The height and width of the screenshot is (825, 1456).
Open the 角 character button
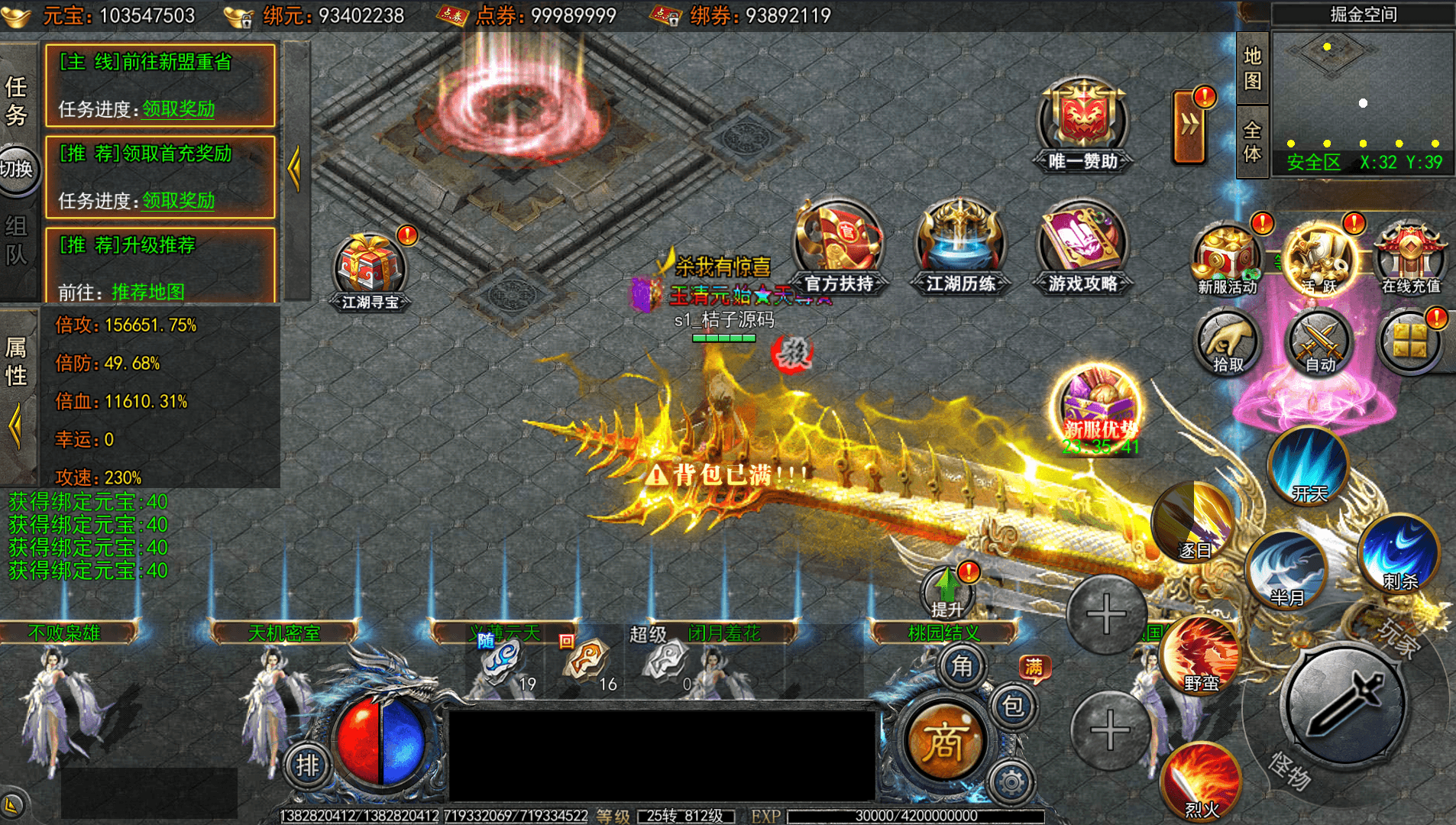[962, 666]
